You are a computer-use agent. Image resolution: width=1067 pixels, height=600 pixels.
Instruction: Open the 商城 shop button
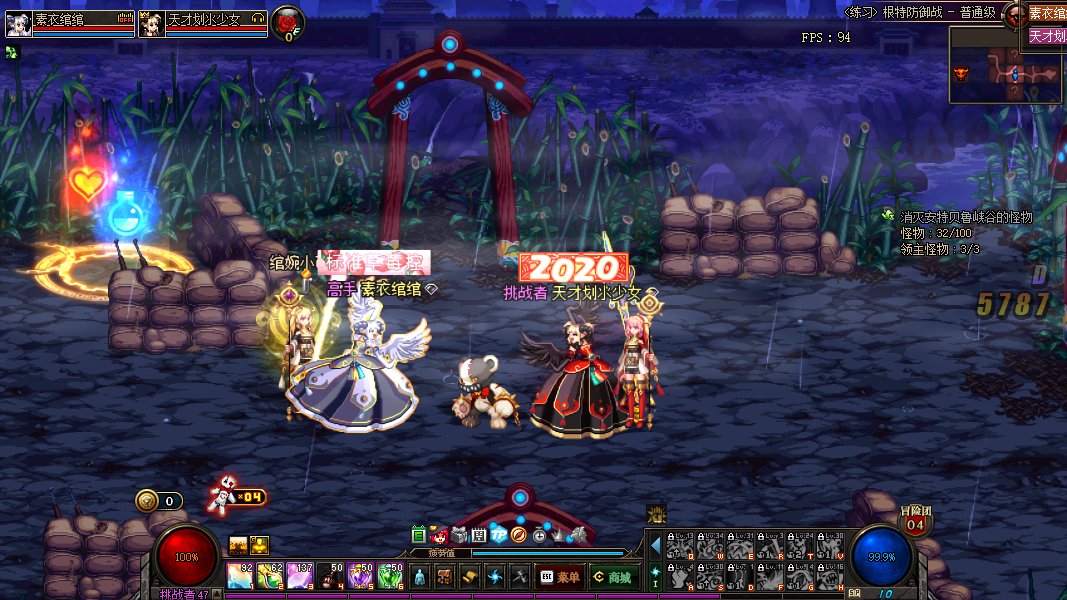pos(612,576)
